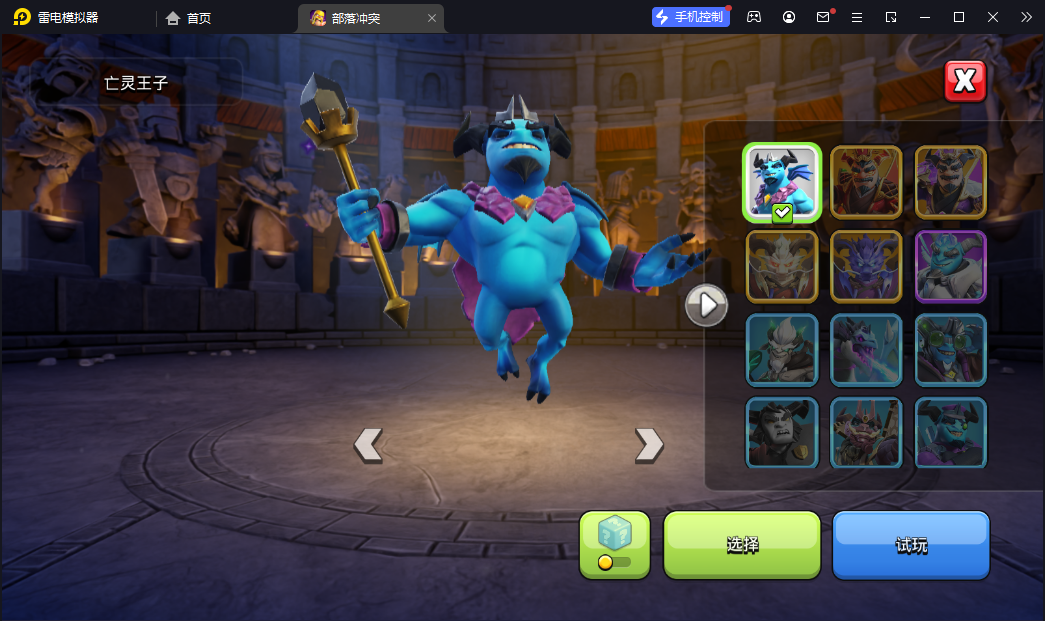The image size is (1045, 621).
Task: Try out the skin with 试玩 button
Action: (x=911, y=545)
